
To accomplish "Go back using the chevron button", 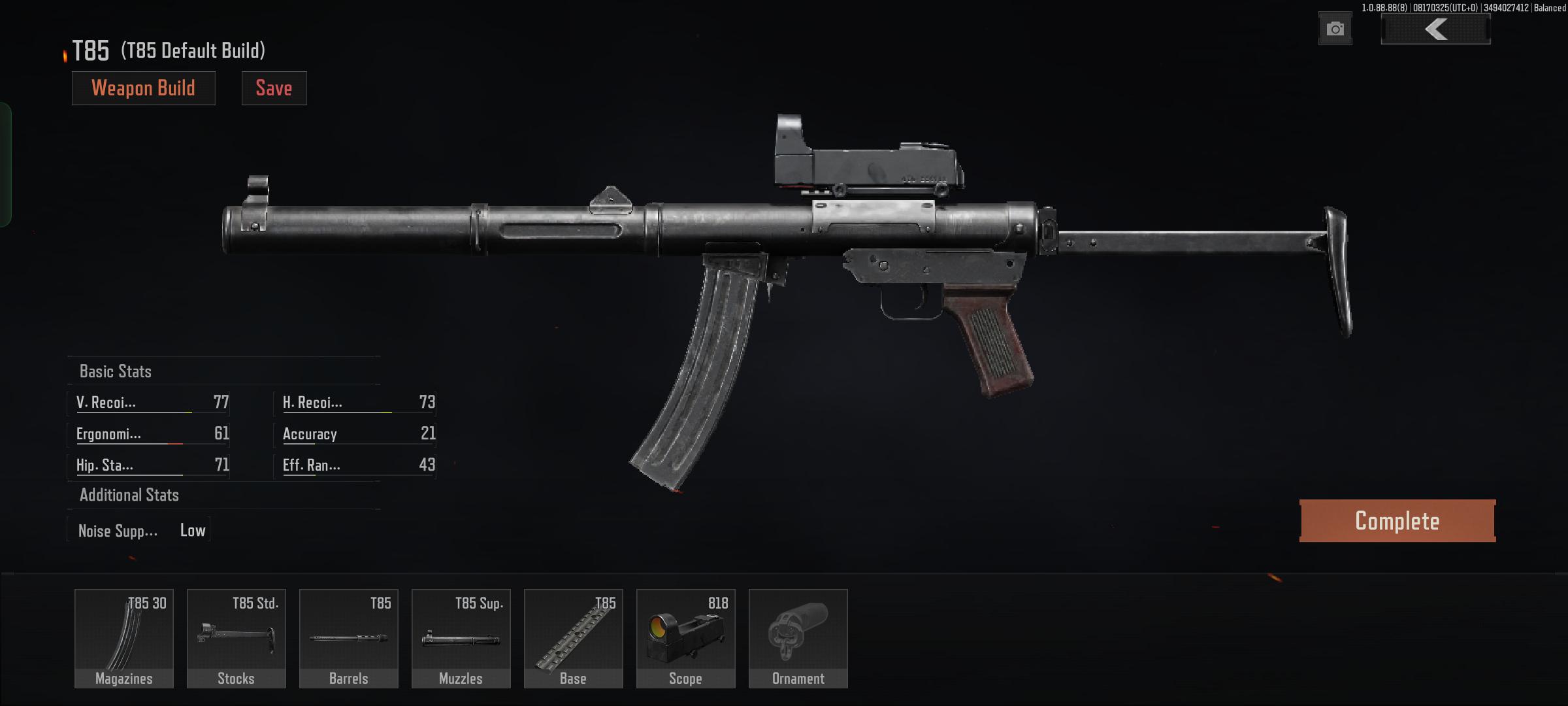I will [x=1435, y=29].
